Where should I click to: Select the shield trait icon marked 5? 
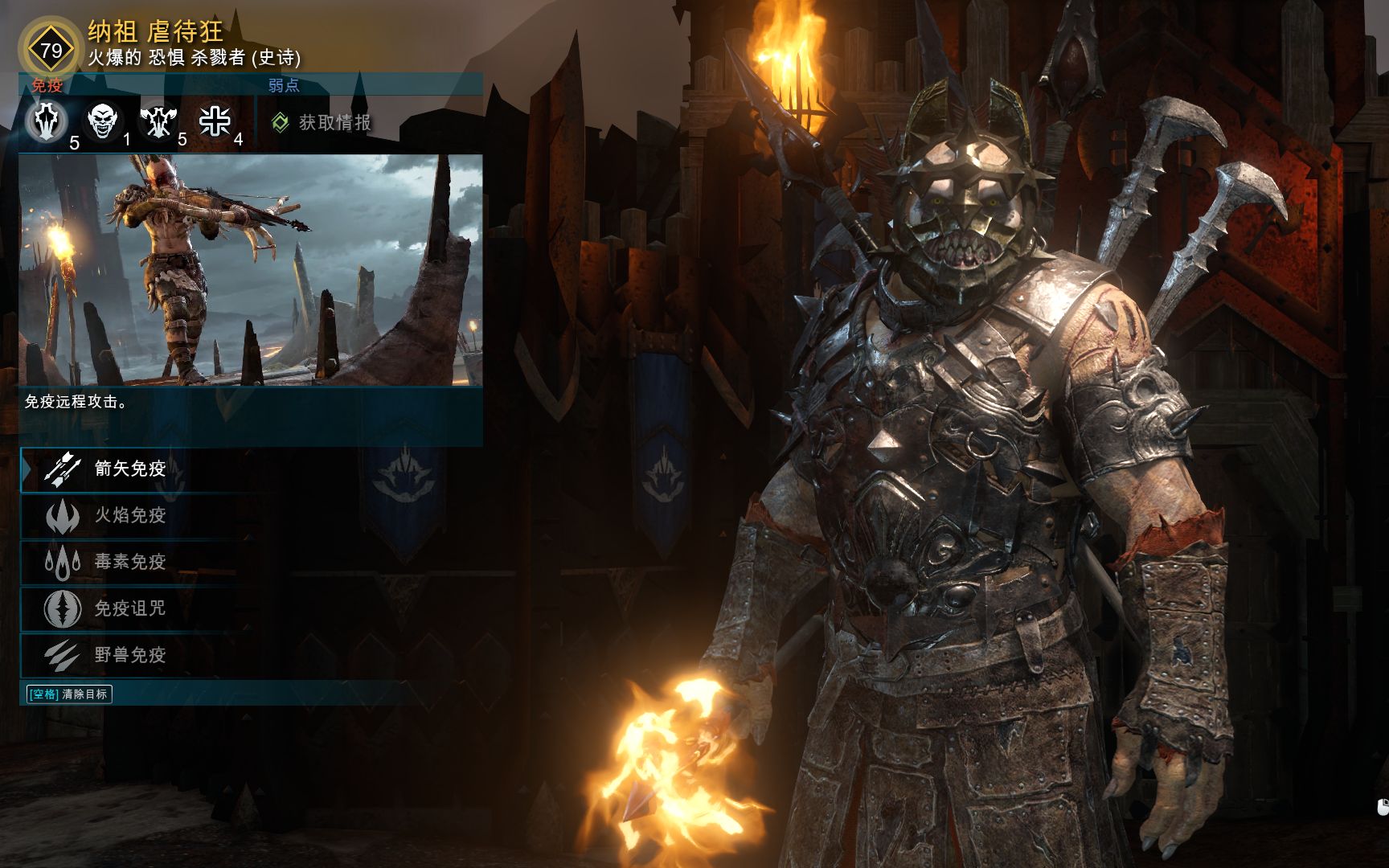click(46, 121)
